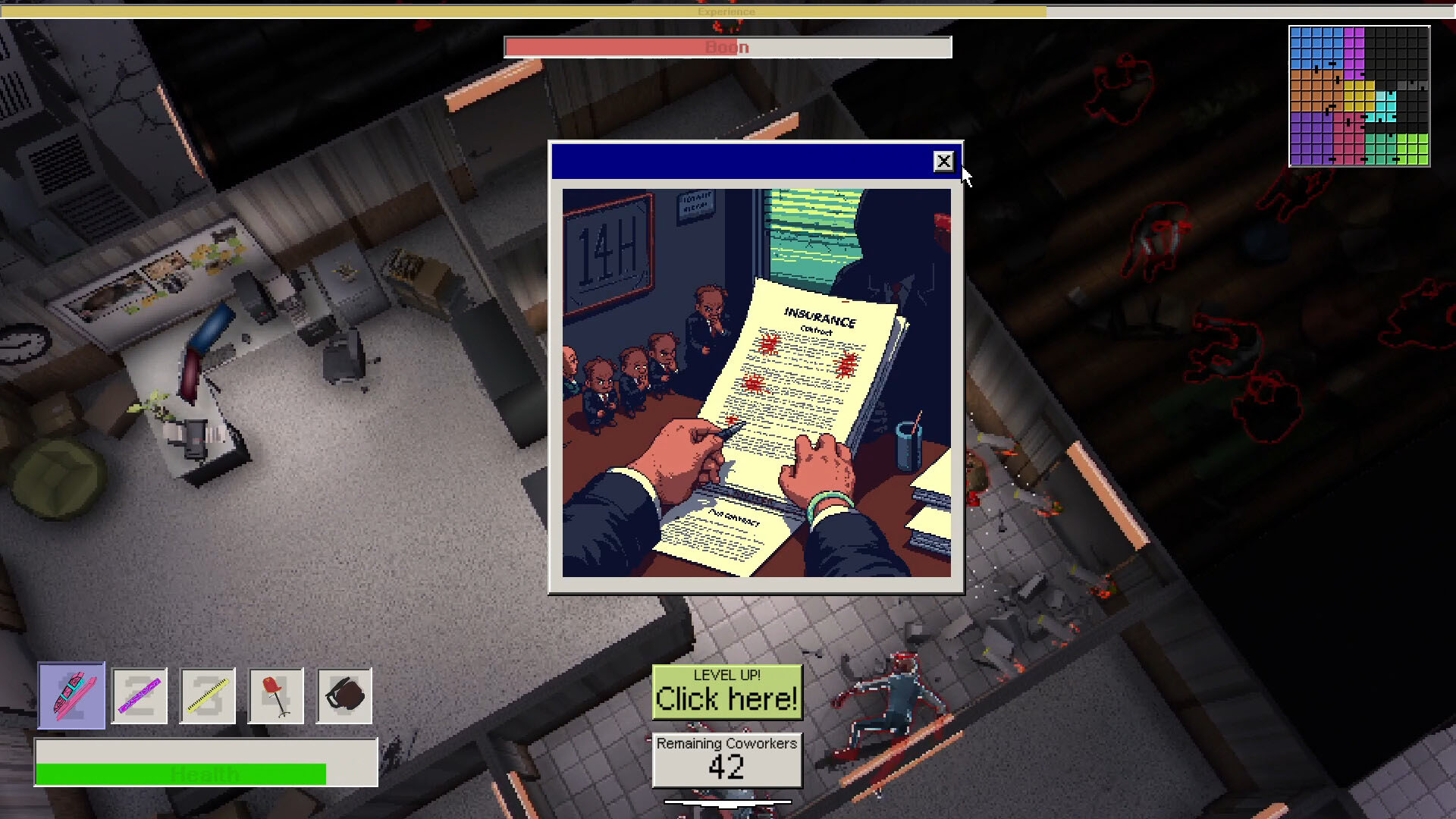1456x819 pixels.
Task: Click the green Health bar
Action: pyautogui.click(x=182, y=773)
